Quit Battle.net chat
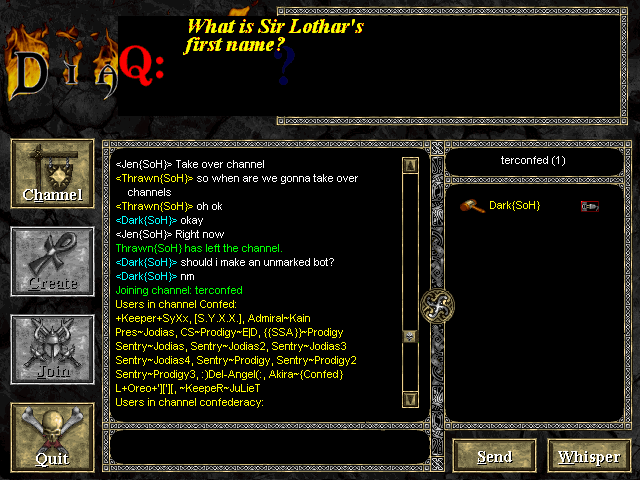640x480 pixels. tap(52, 436)
